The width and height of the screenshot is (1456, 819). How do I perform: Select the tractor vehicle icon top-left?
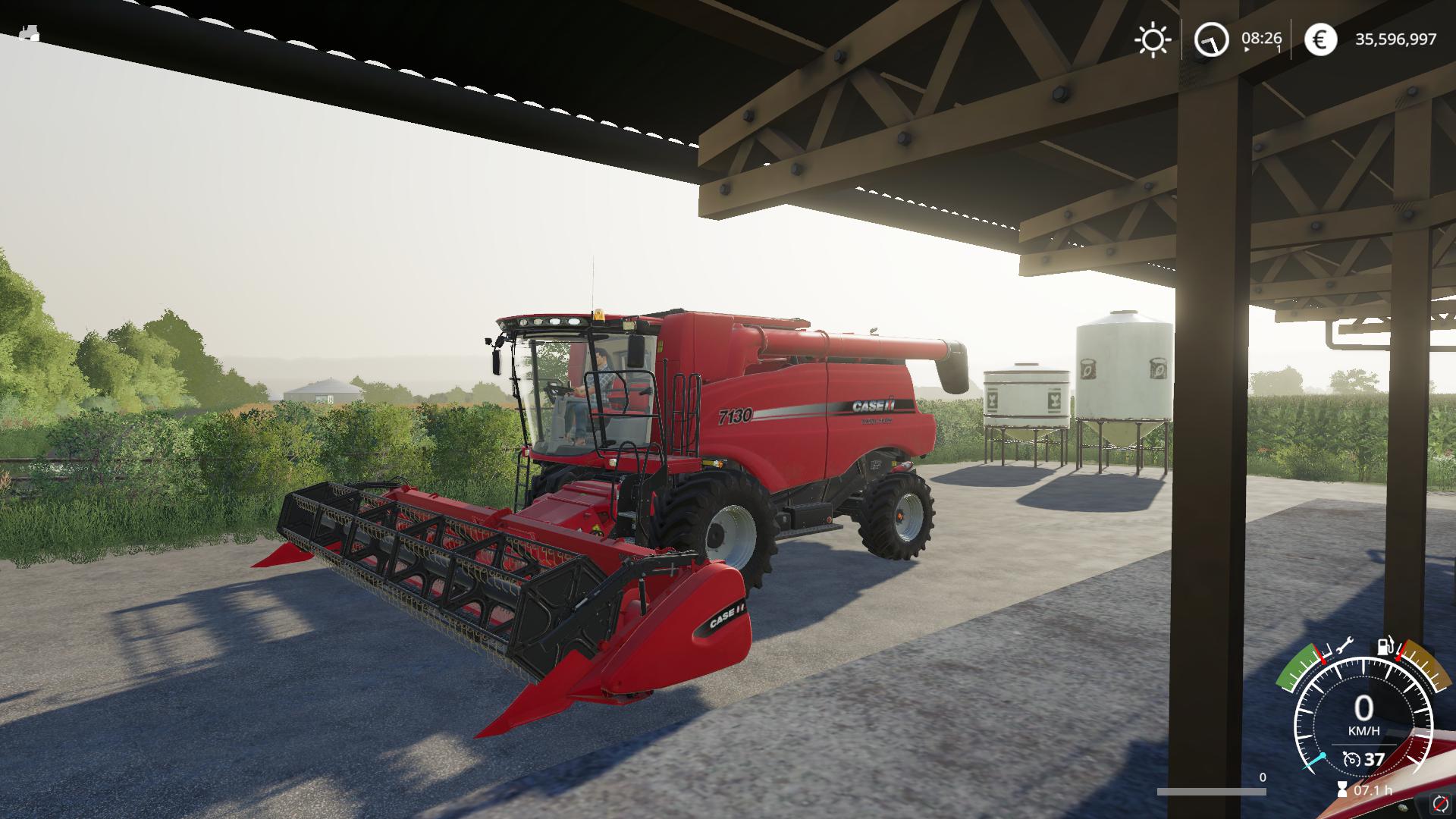[x=30, y=34]
